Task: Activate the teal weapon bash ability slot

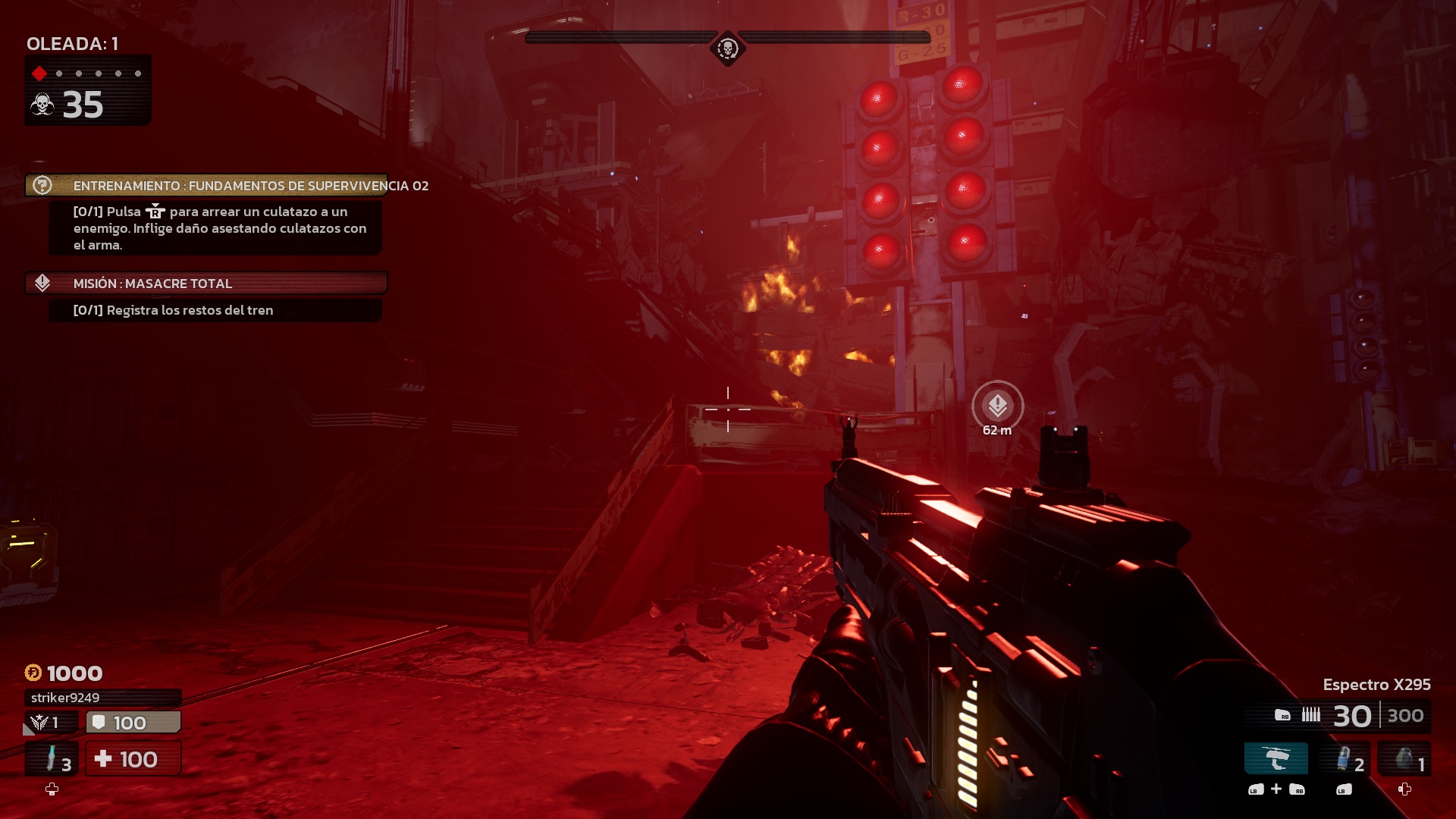Action: [x=1276, y=758]
